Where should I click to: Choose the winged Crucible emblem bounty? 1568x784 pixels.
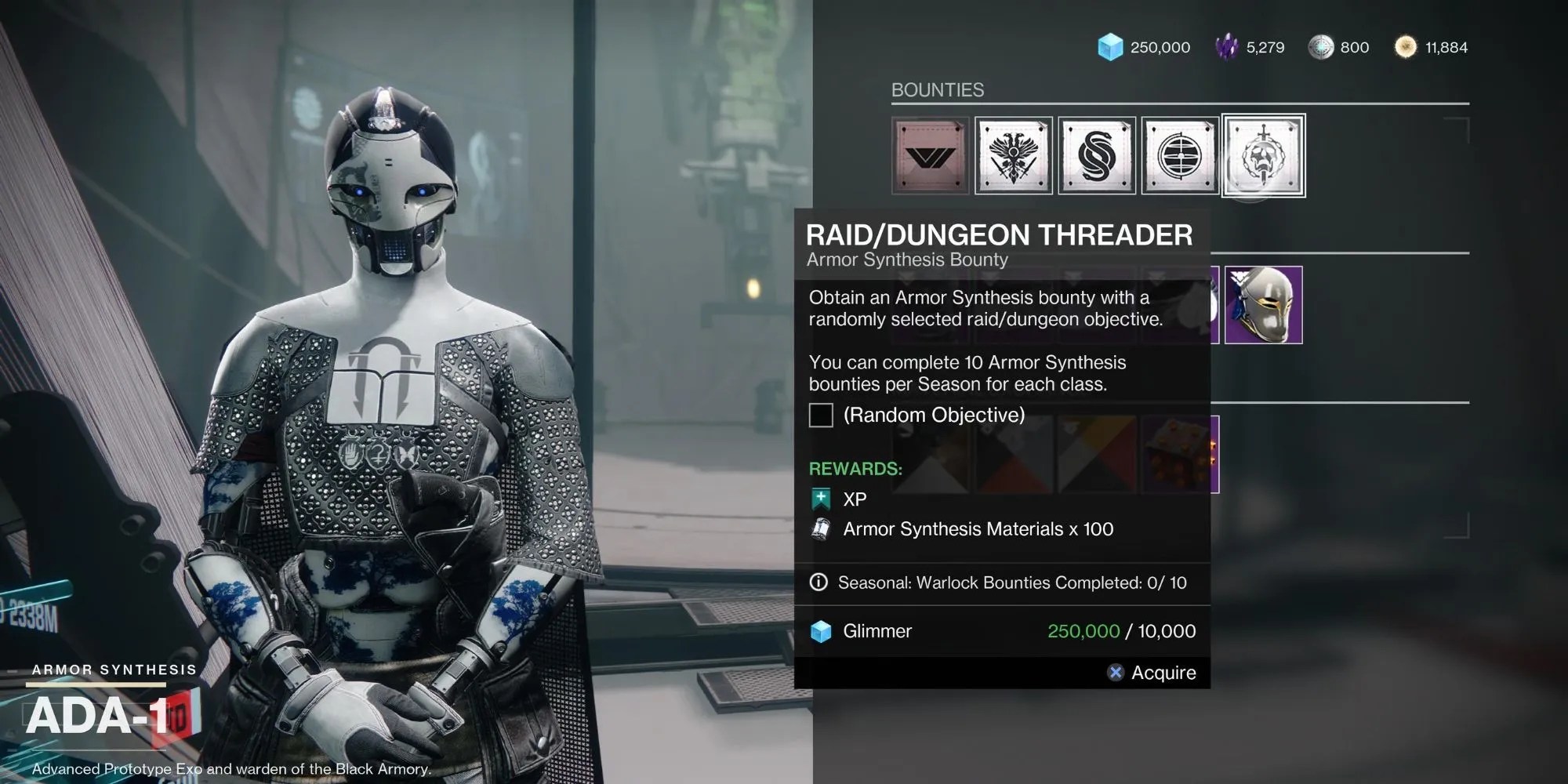point(1013,155)
